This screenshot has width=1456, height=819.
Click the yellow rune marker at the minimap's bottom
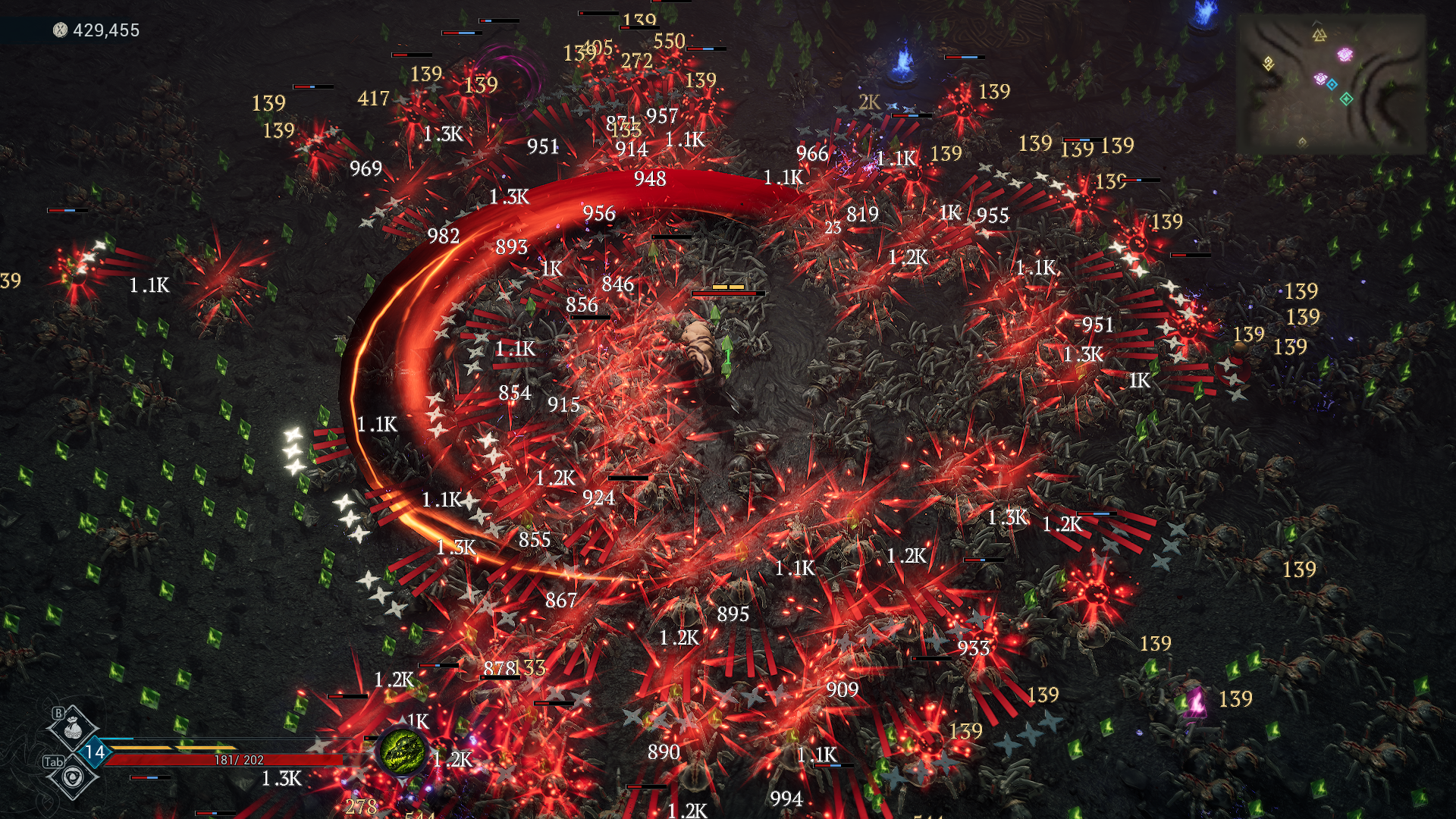click(x=1304, y=143)
